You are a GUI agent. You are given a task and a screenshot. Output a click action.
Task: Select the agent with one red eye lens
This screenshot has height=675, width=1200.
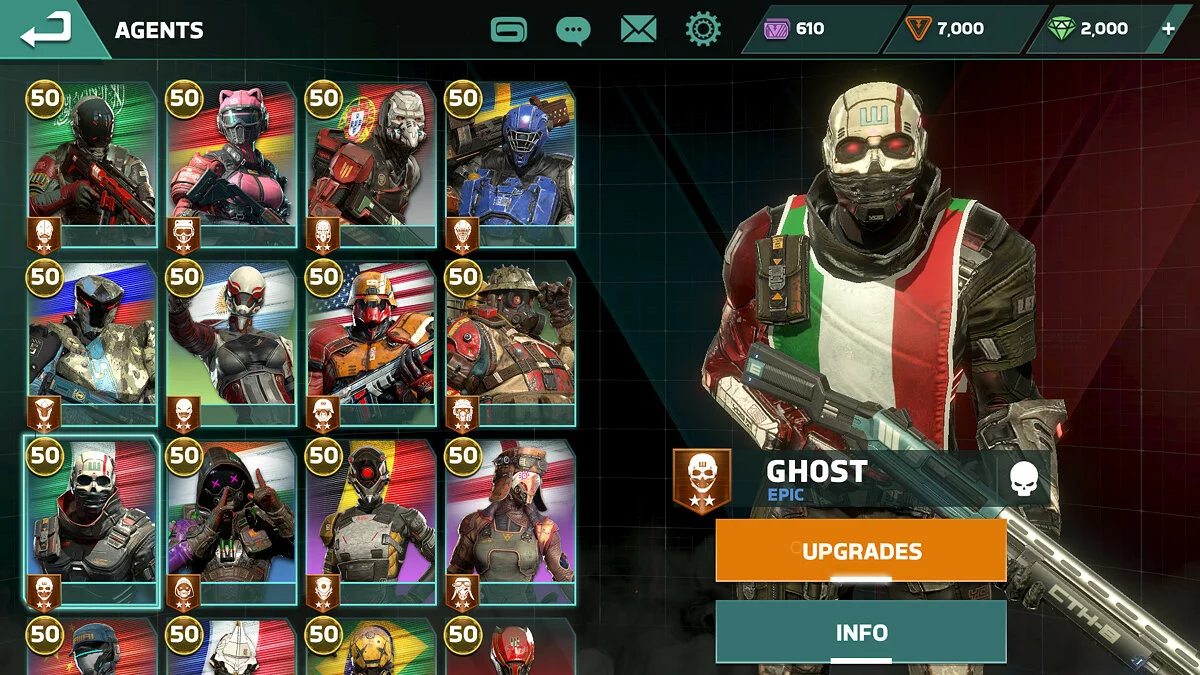click(x=371, y=523)
